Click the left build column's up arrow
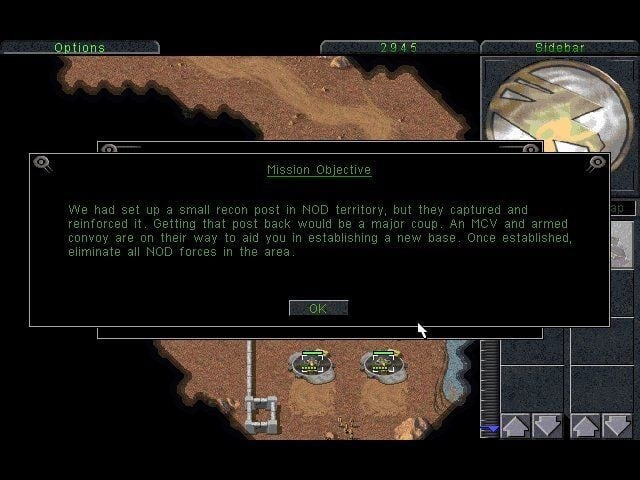Screen dimensions: 640x480 515,426
